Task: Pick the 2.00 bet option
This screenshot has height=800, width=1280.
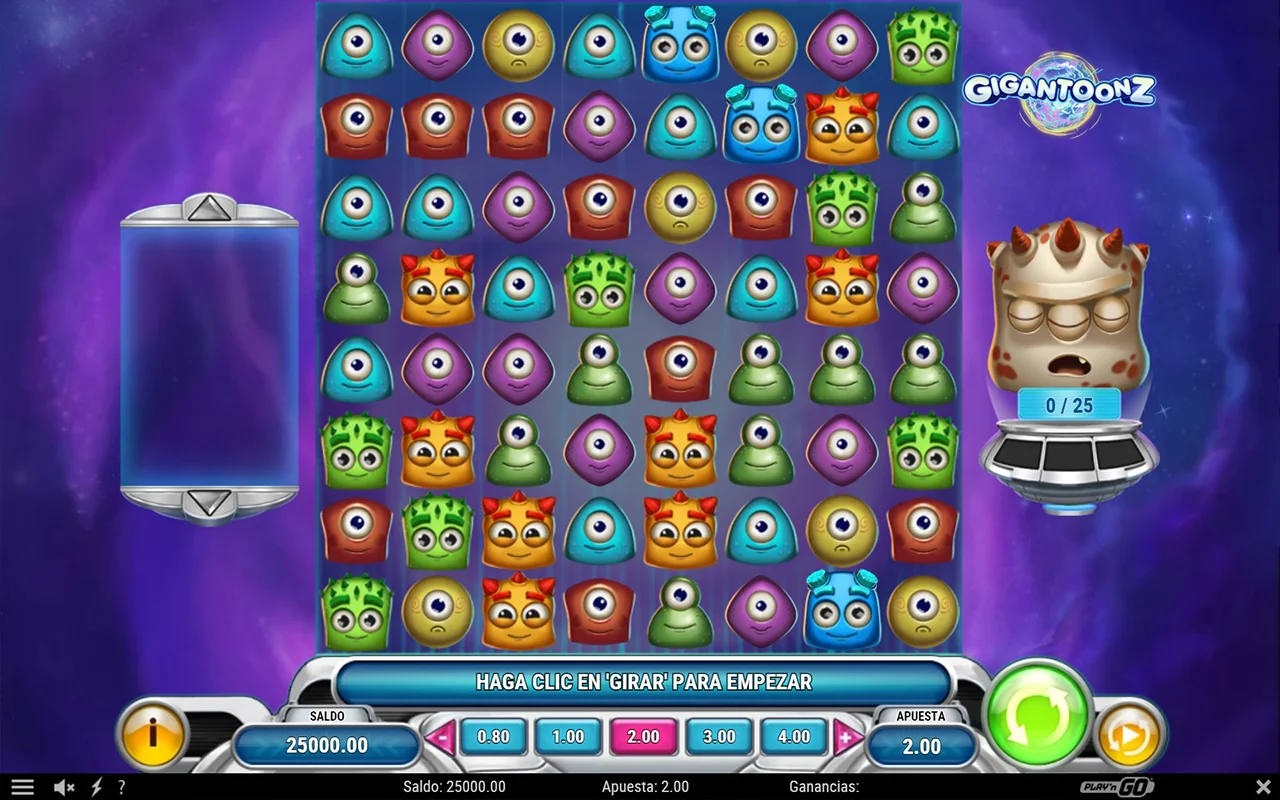Action: point(643,737)
